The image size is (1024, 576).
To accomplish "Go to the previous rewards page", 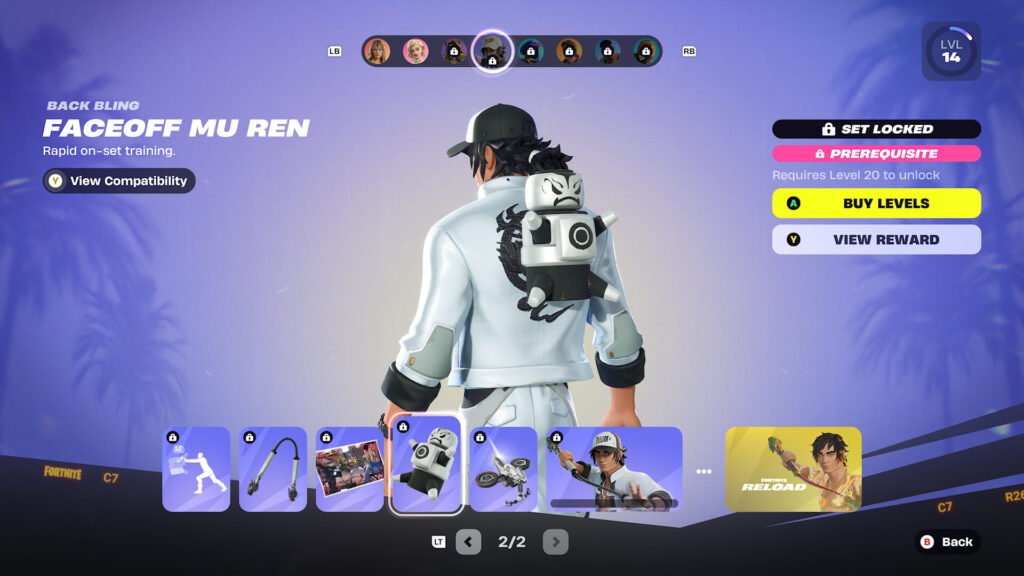I will point(468,542).
